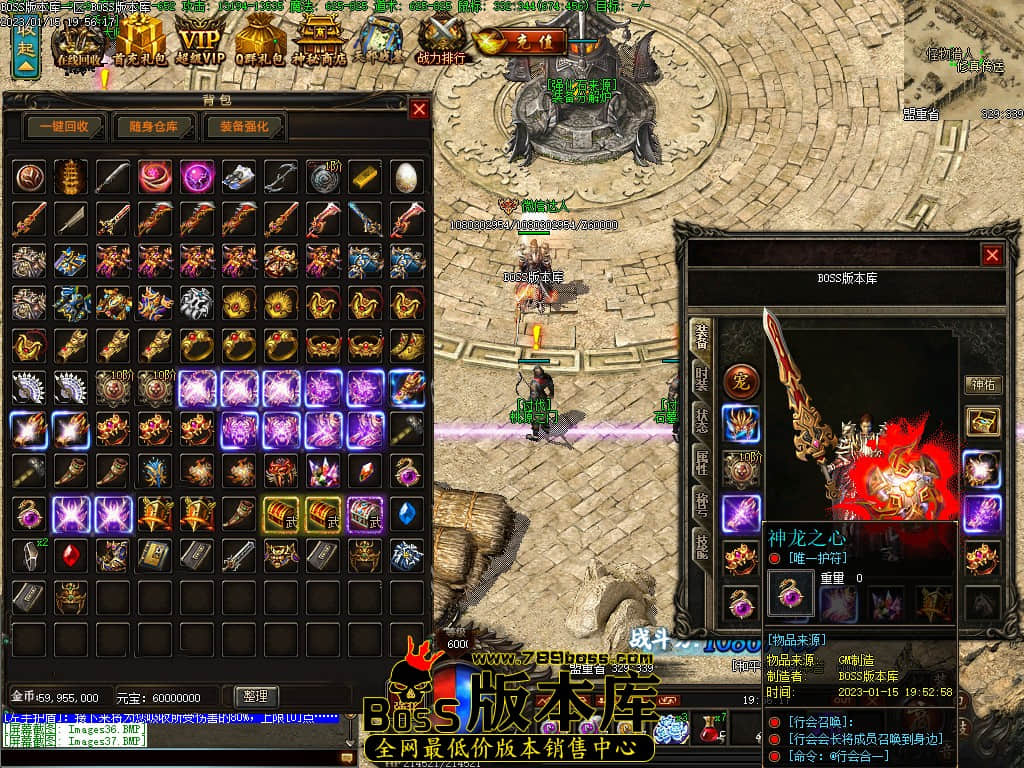The width and height of the screenshot is (1024, 768).
Task: Click the 一键回收 recycle button
Action: pyautogui.click(x=65, y=127)
